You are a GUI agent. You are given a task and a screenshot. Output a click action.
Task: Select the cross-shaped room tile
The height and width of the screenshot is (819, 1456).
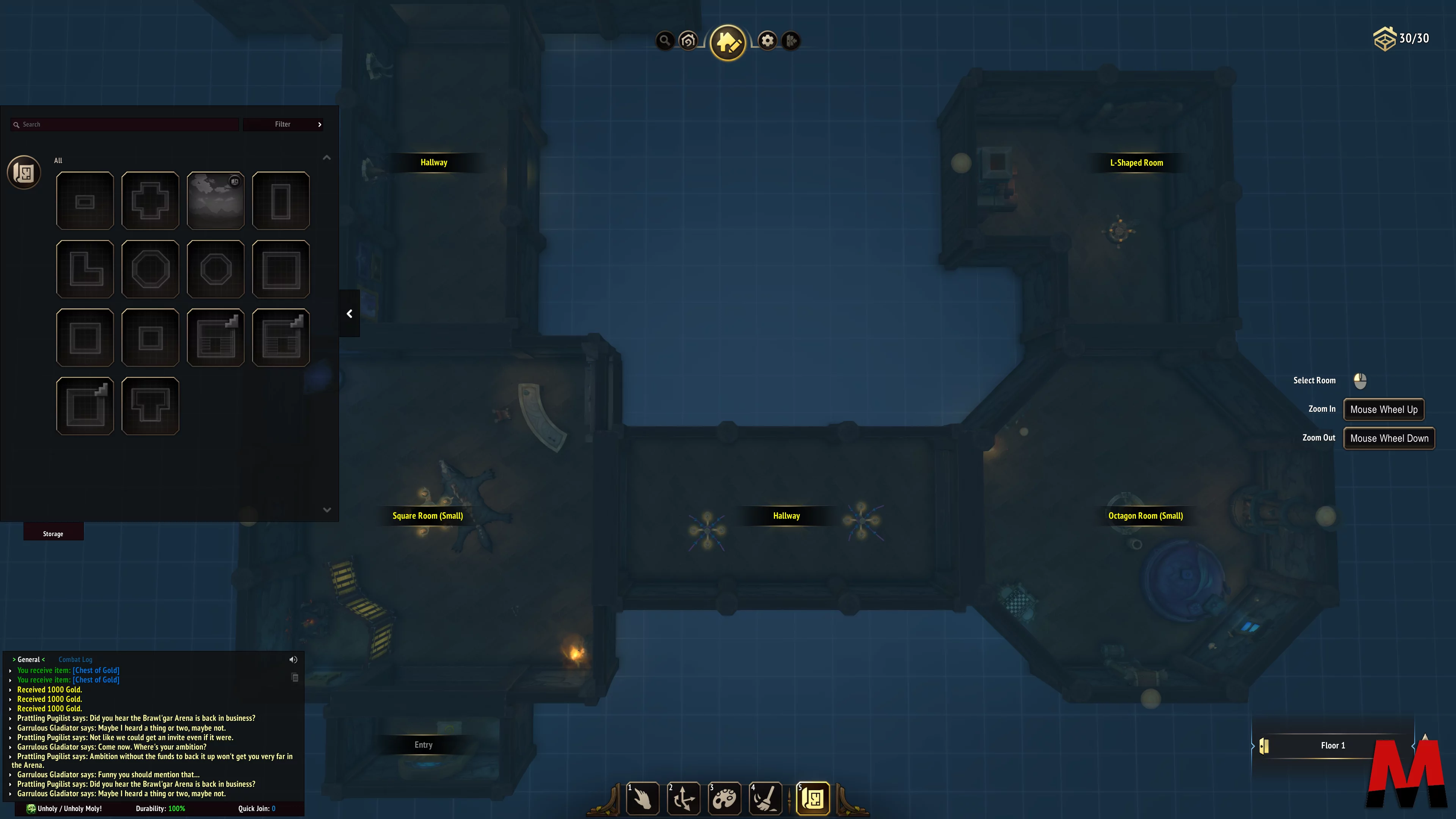151,201
